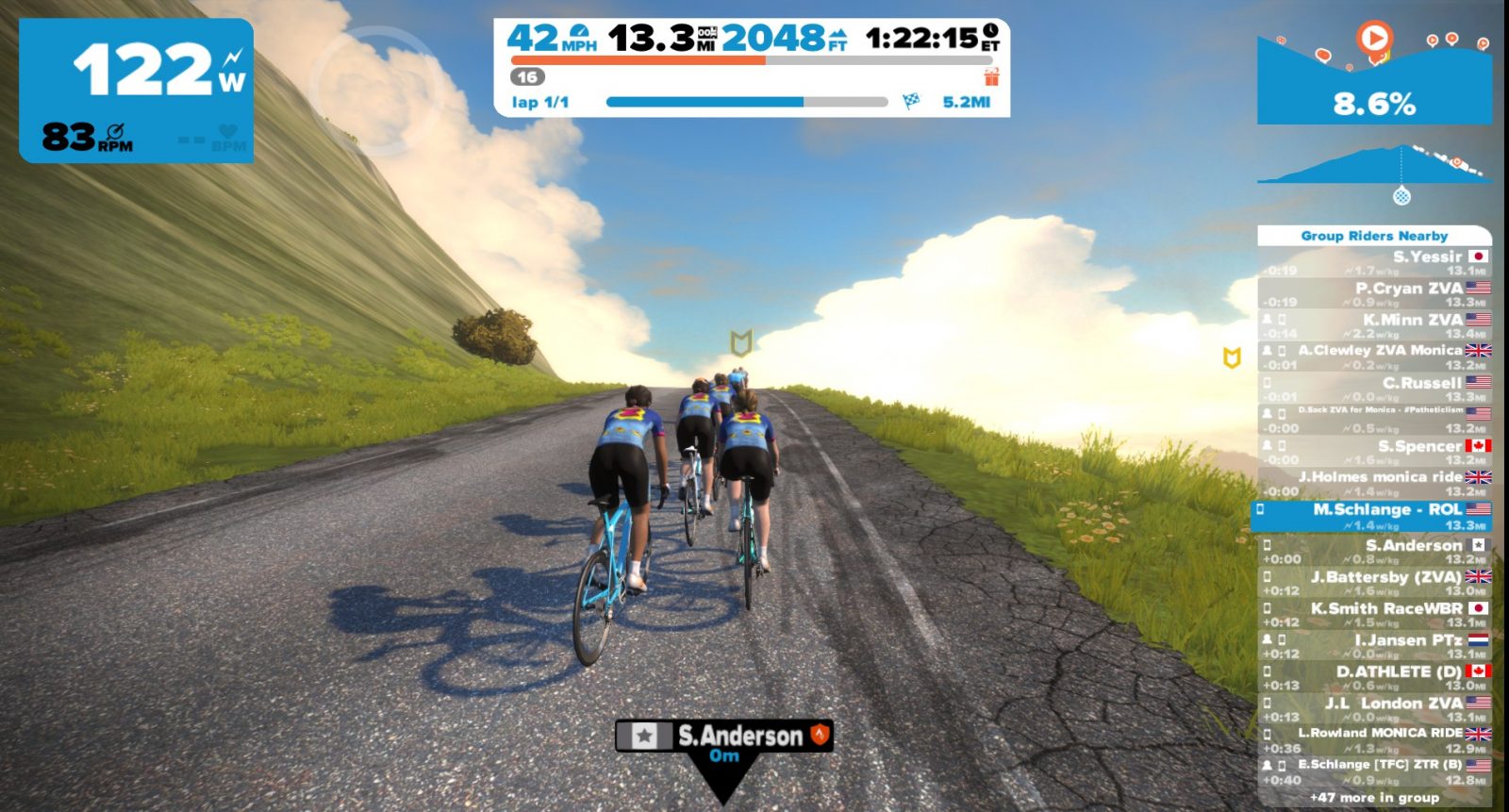Show the +47 more in group riders
This screenshot has width=1509, height=812.
pos(1374,798)
